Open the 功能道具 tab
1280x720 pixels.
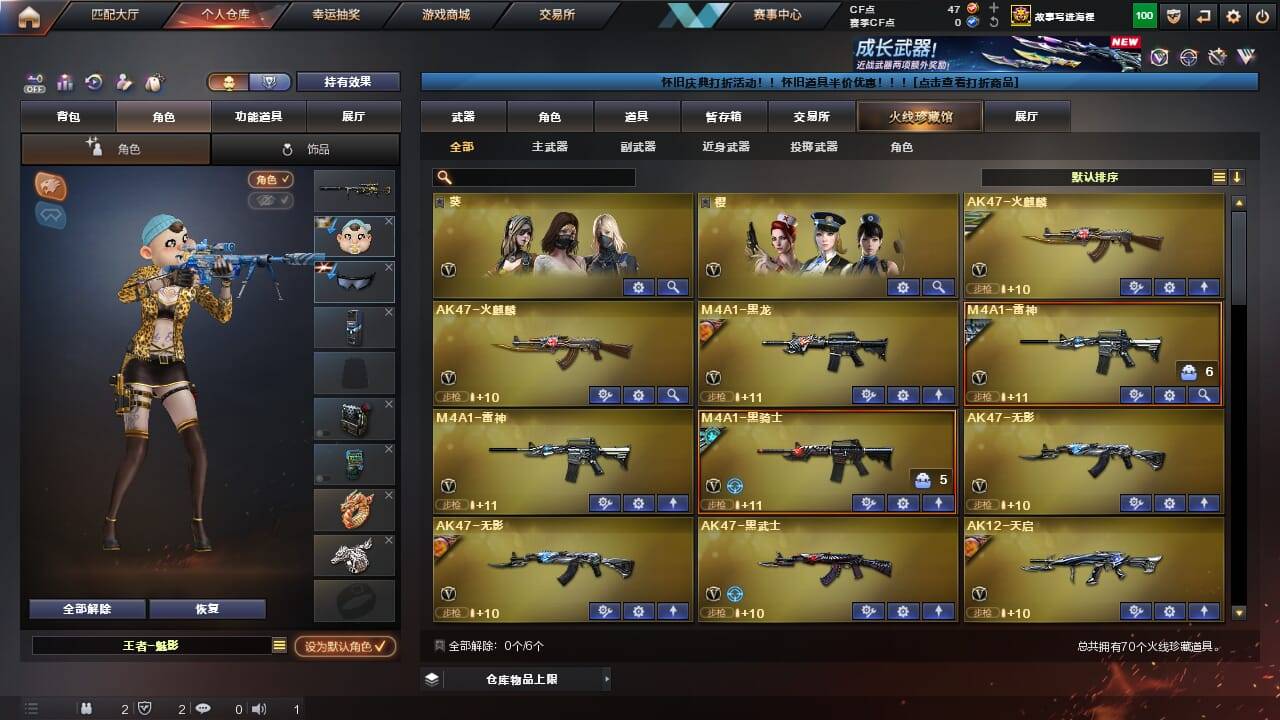pos(260,116)
